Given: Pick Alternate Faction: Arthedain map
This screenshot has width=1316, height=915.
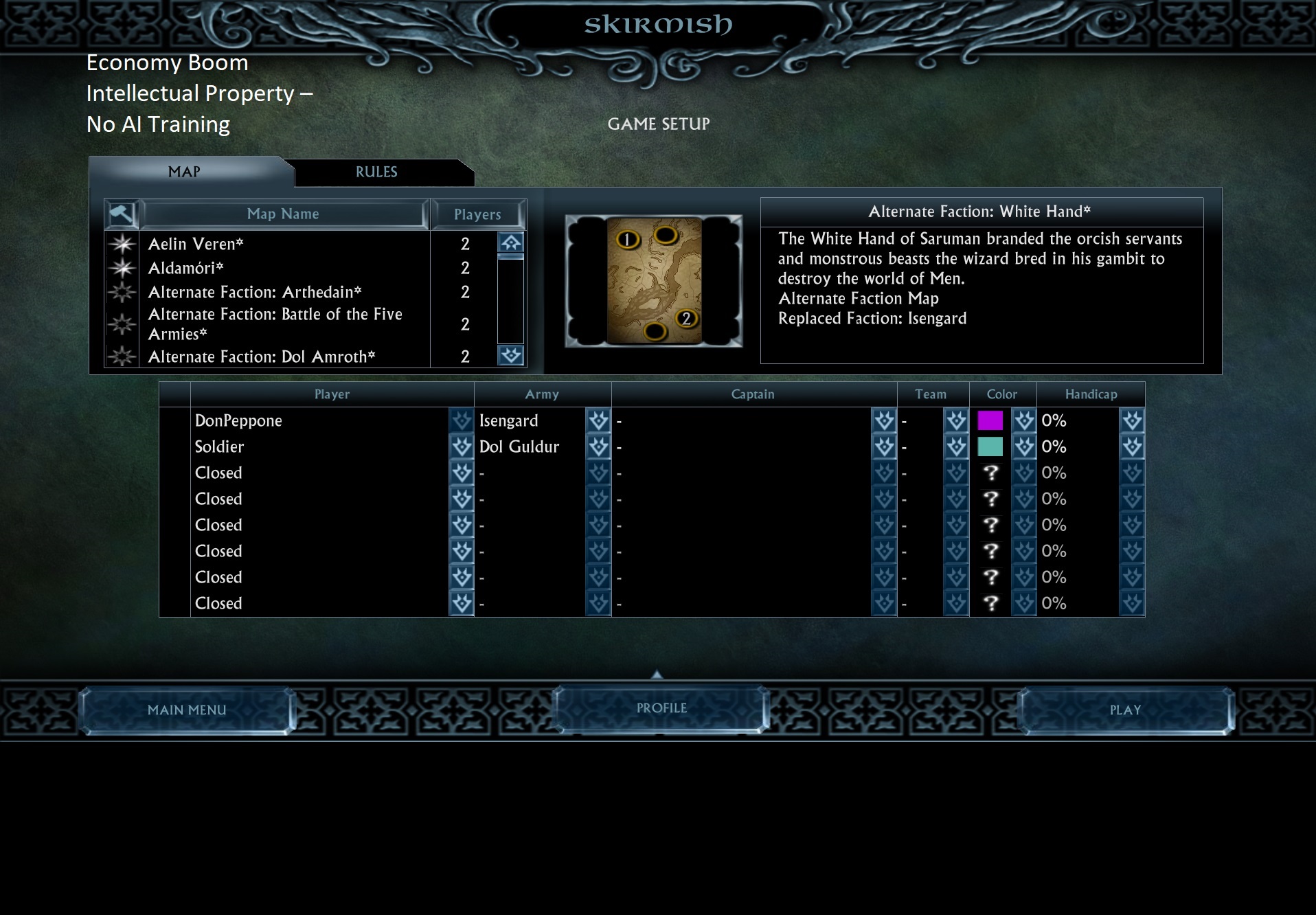Looking at the screenshot, I should [x=255, y=292].
